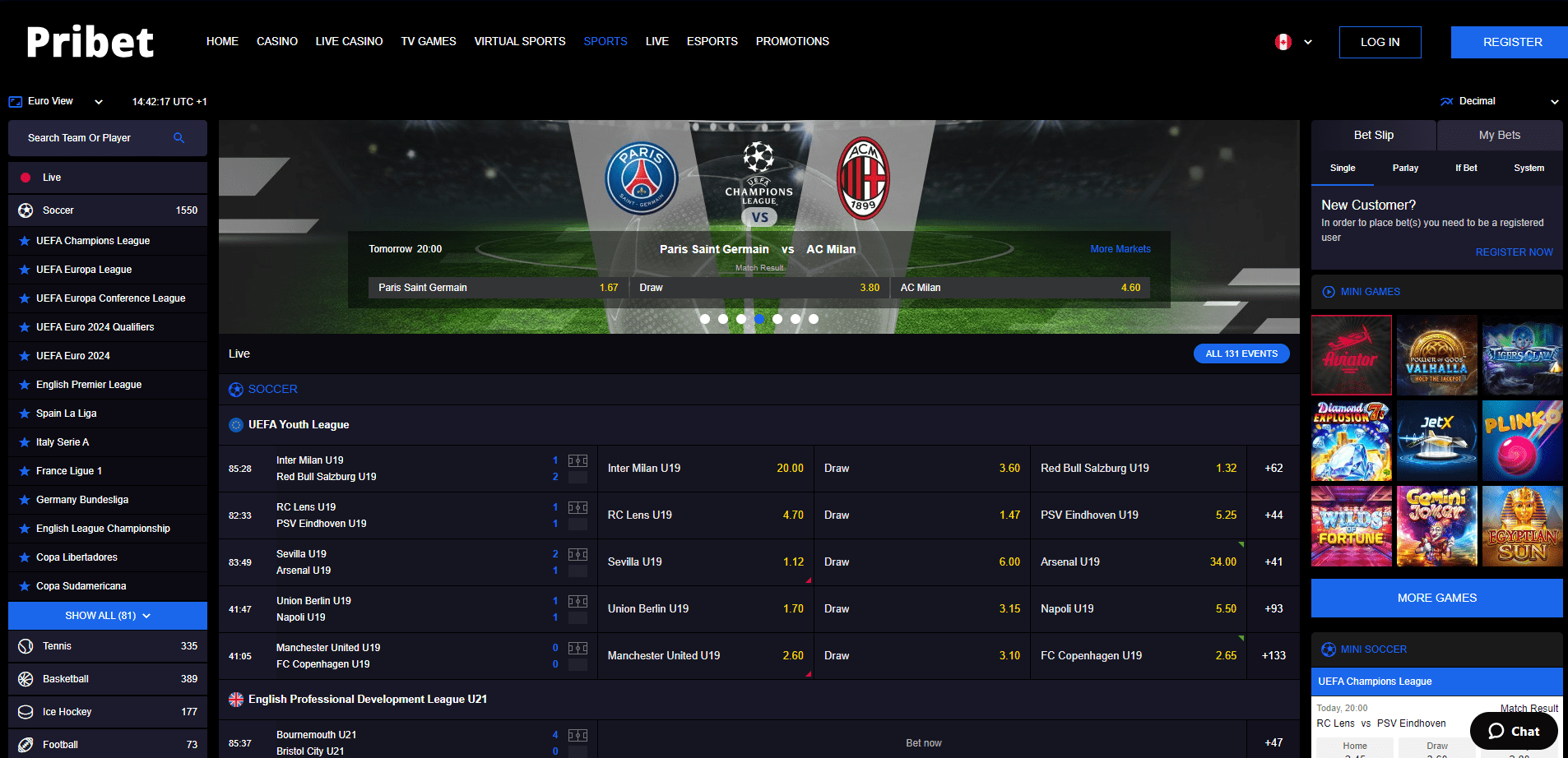This screenshot has height=758, width=1568.
Task: Focus the Search Team Or Player field
Action: pyautogui.click(x=99, y=138)
